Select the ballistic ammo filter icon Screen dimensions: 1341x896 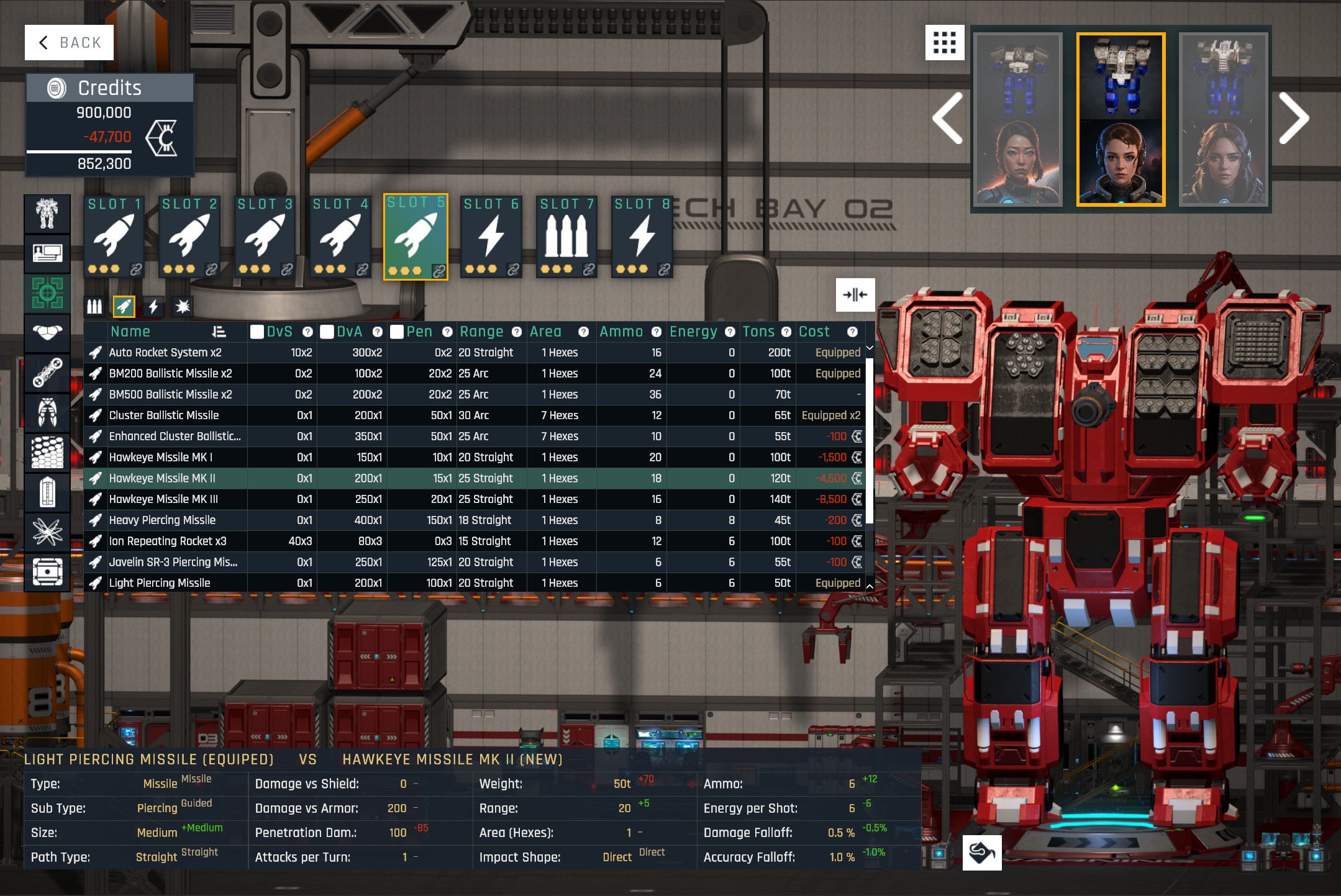94,305
